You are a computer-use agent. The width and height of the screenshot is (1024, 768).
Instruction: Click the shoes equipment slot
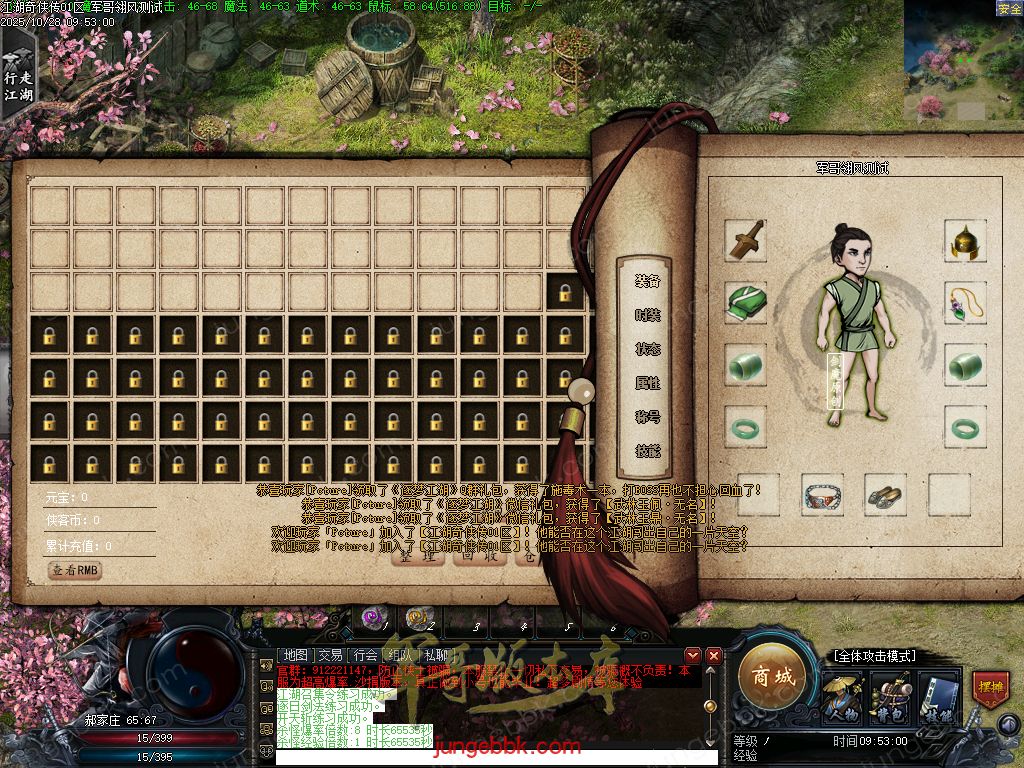pos(884,495)
